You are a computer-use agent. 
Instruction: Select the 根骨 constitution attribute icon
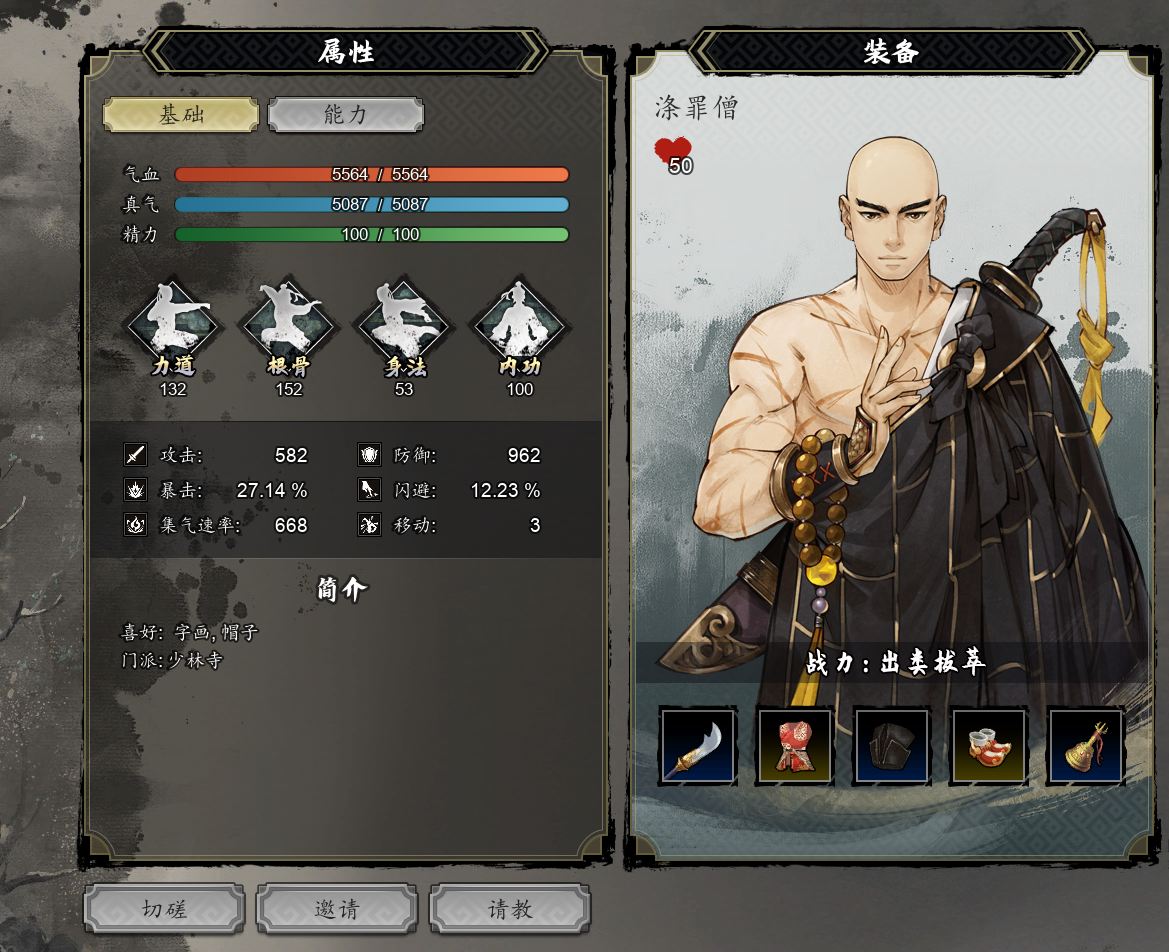click(289, 324)
